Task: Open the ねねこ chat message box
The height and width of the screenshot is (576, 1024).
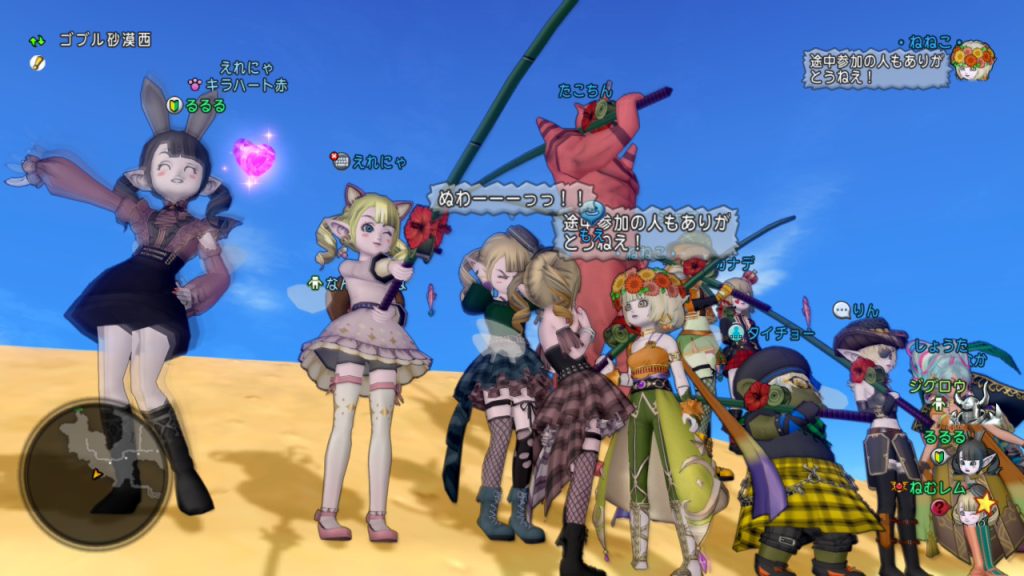Action: 876,68
